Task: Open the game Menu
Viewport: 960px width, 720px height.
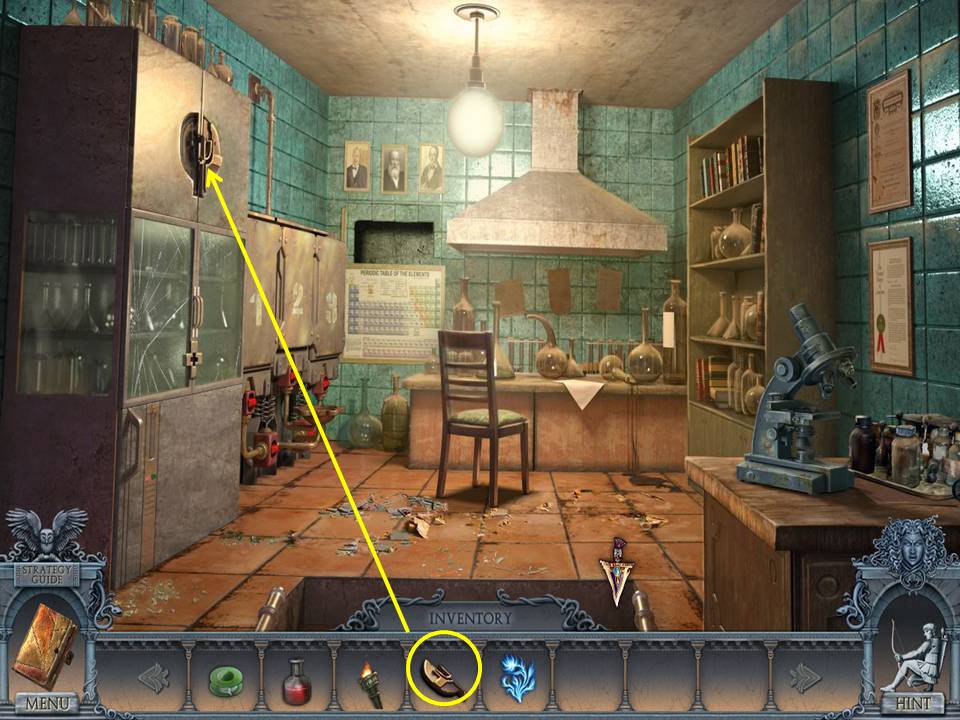Action: [45, 703]
